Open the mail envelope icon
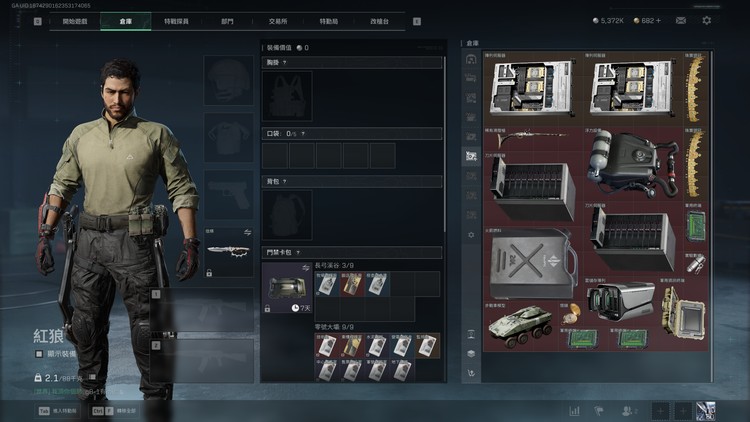This screenshot has width=750, height=422. coord(680,20)
